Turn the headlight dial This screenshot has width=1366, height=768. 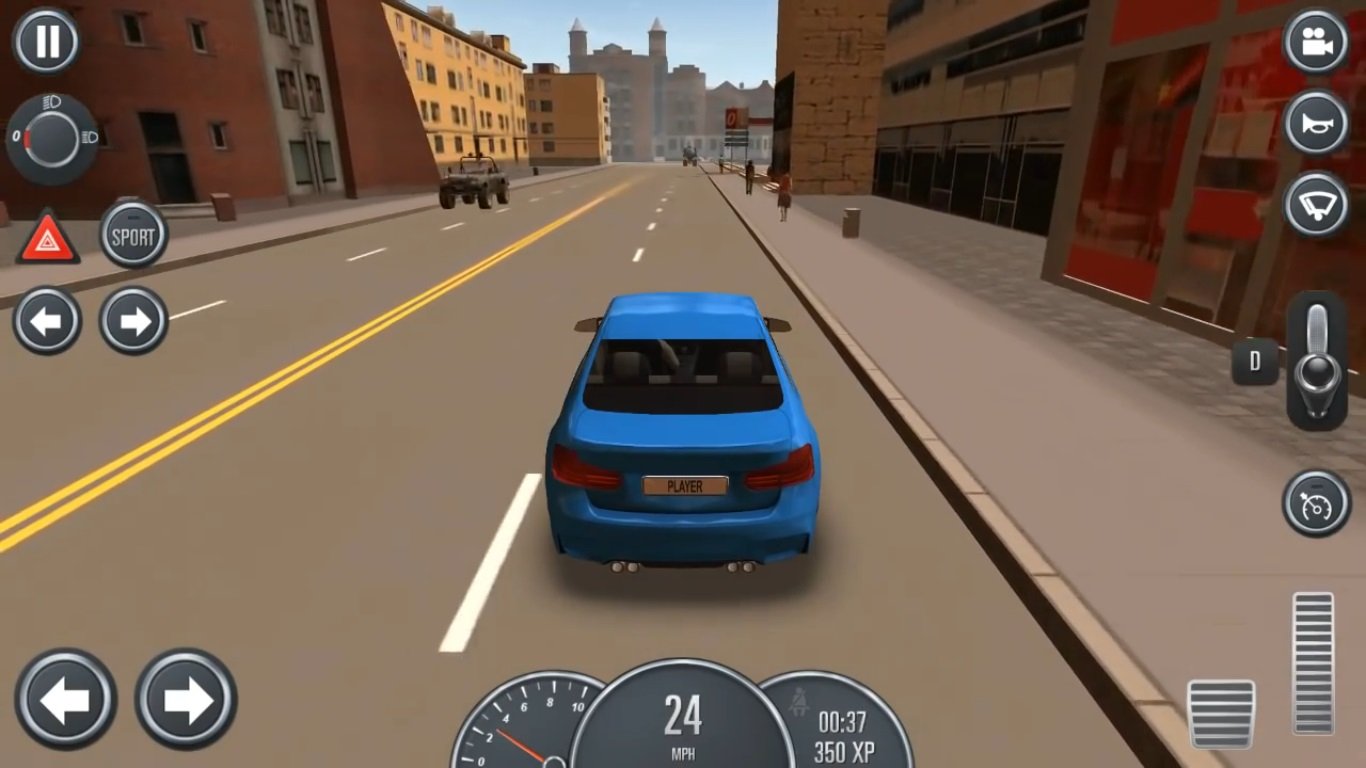[x=51, y=138]
